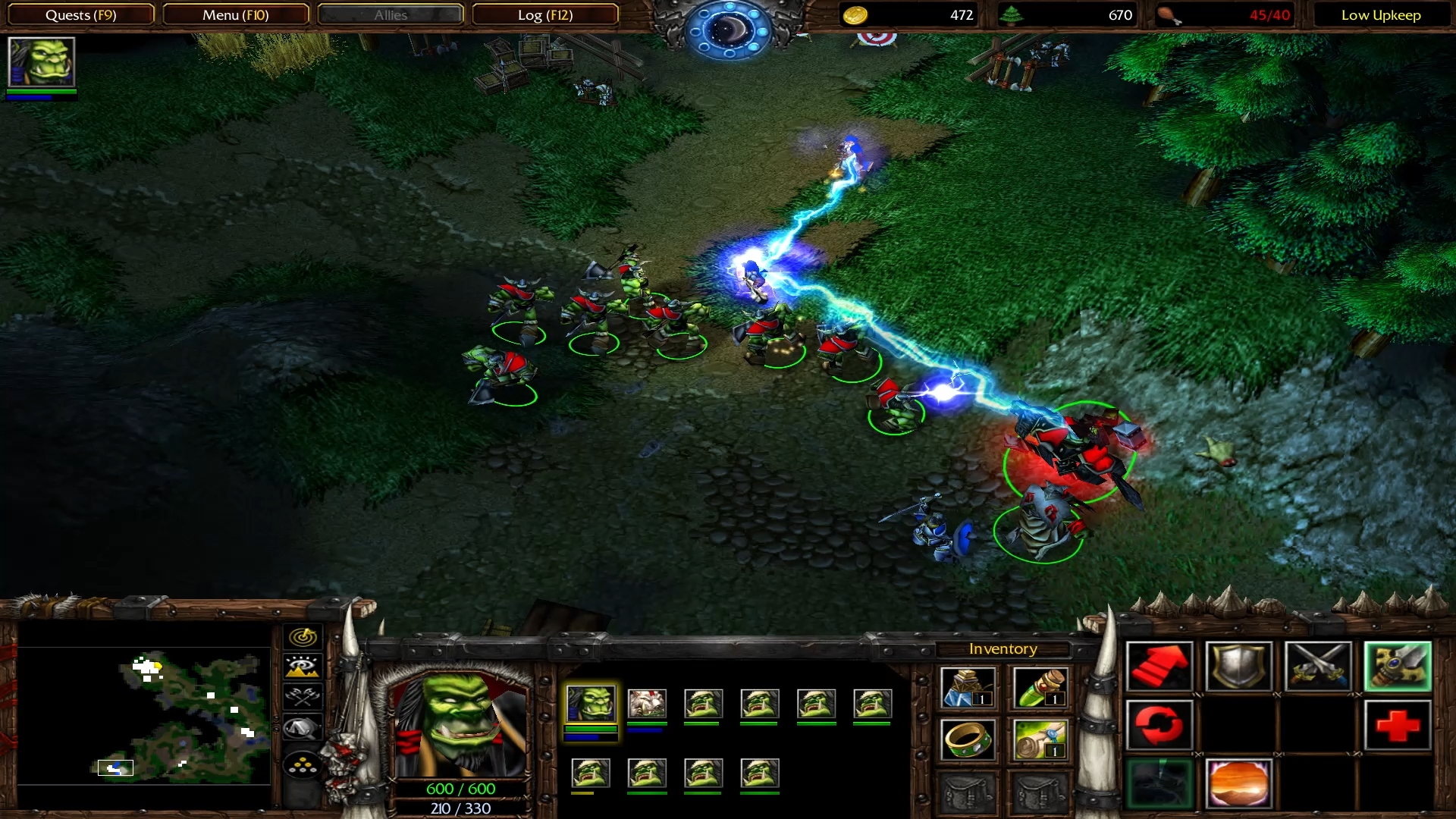The width and height of the screenshot is (1456, 819).
Task: Select the hero portrait icon at top-left
Action: pyautogui.click(x=41, y=62)
